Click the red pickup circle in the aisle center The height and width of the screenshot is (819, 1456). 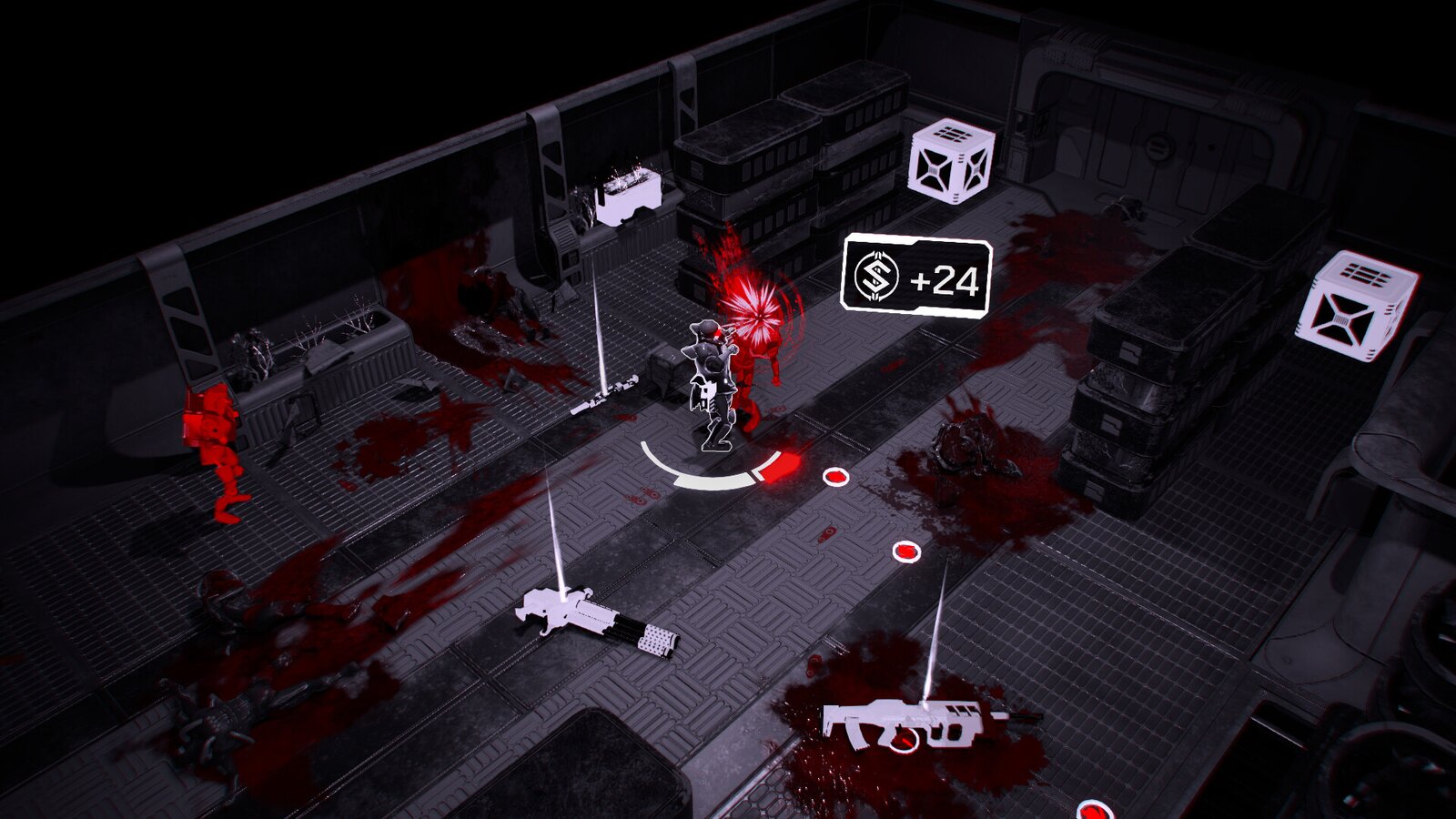(906, 550)
